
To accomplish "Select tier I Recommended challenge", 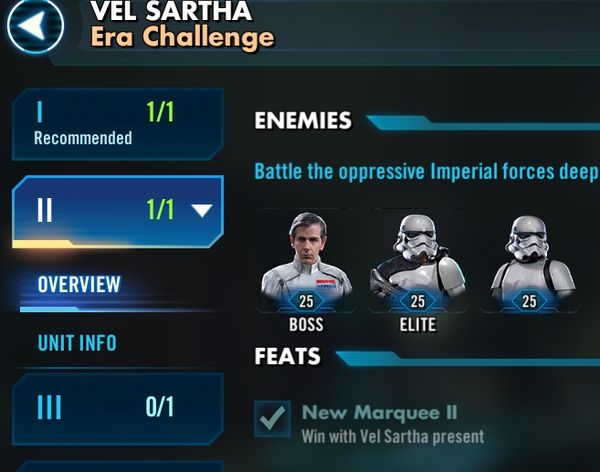I will click(x=116, y=123).
